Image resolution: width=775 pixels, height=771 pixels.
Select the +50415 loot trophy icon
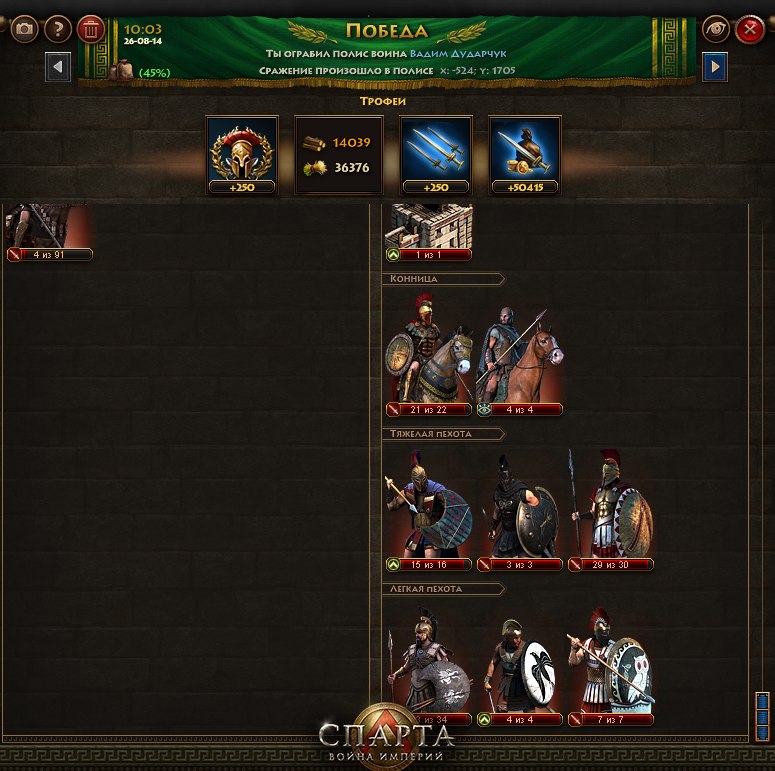(x=524, y=154)
